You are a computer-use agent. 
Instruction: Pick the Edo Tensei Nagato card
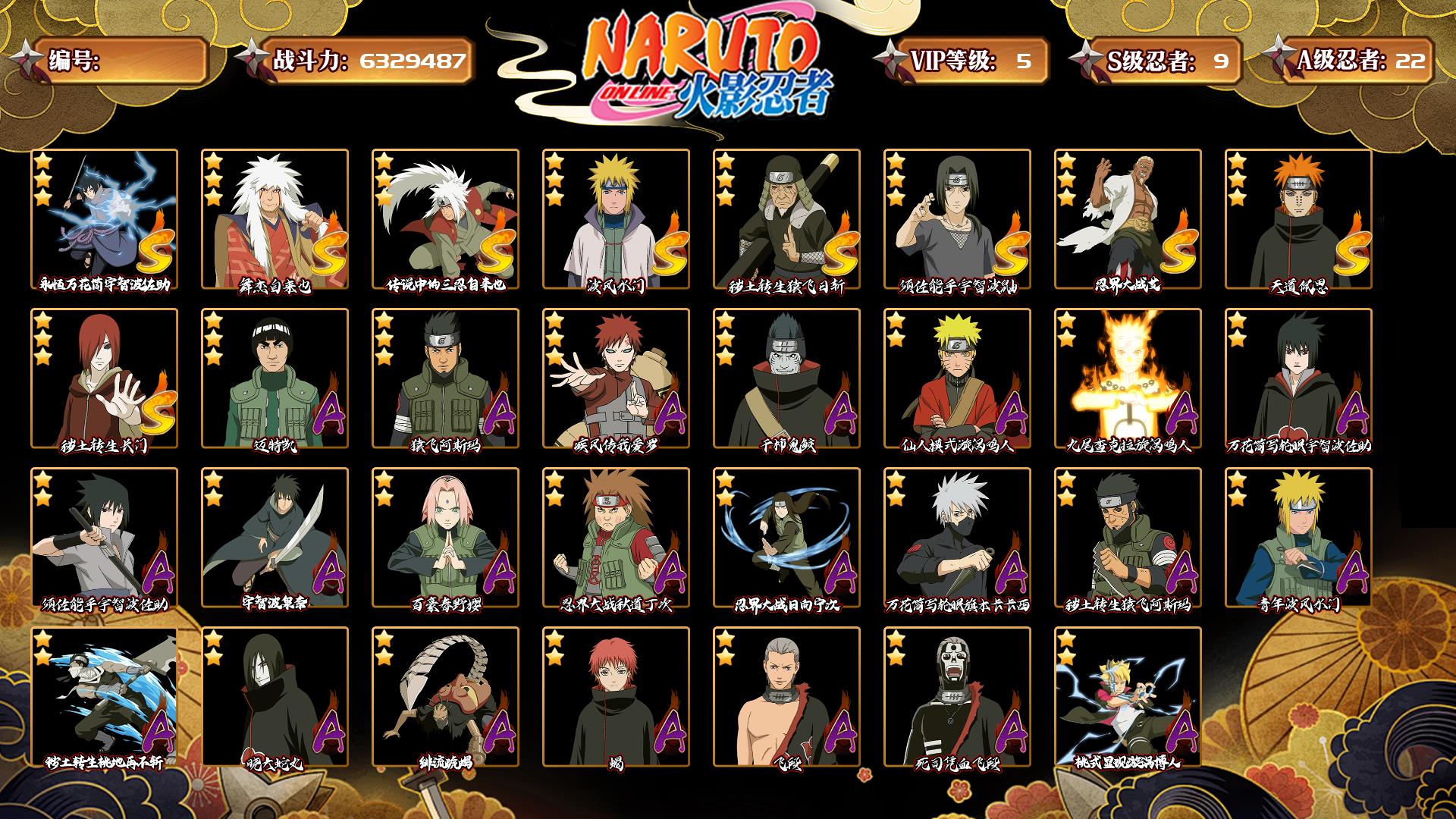pyautogui.click(x=104, y=378)
